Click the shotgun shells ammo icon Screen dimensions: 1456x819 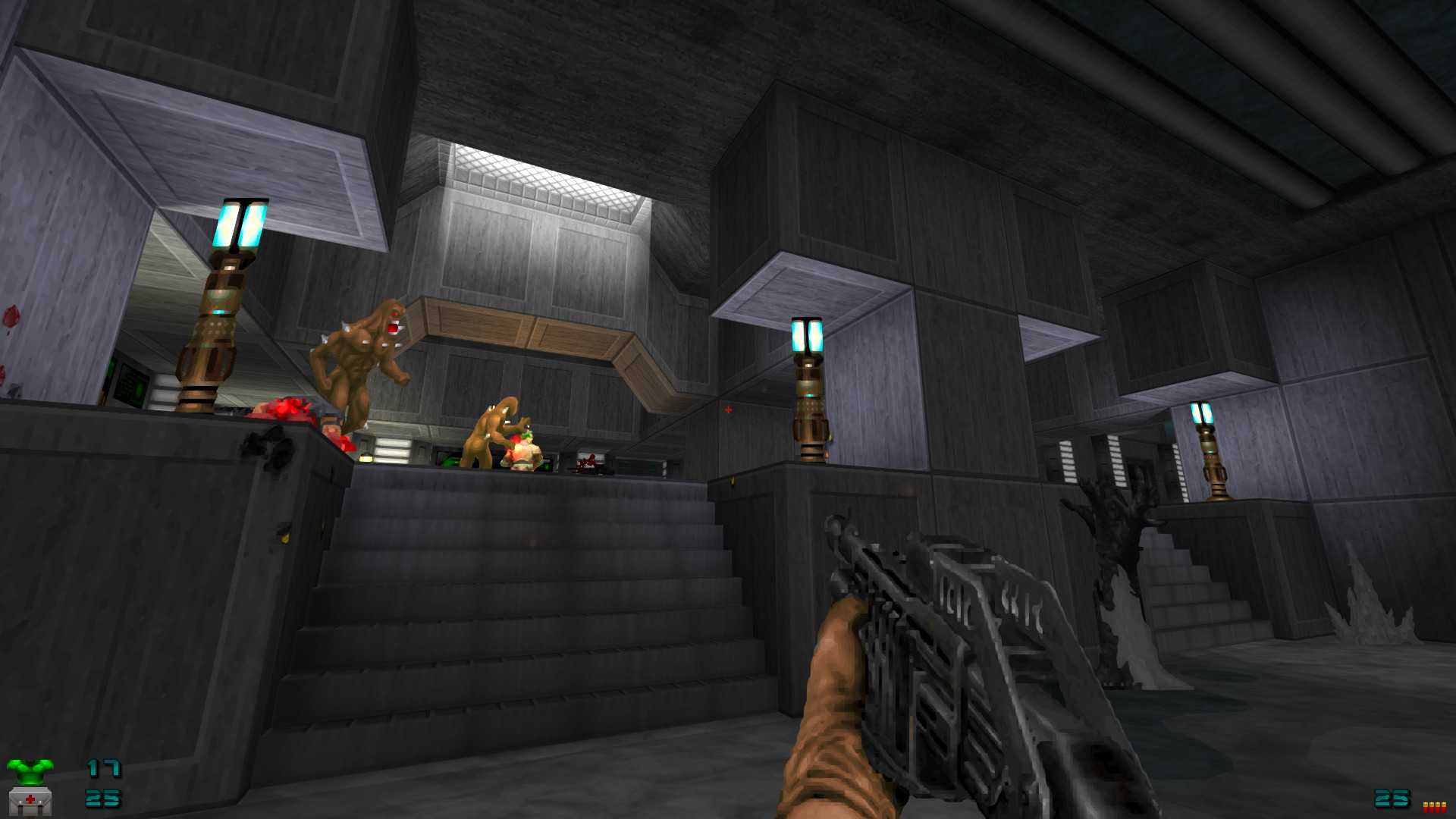pos(1434,807)
